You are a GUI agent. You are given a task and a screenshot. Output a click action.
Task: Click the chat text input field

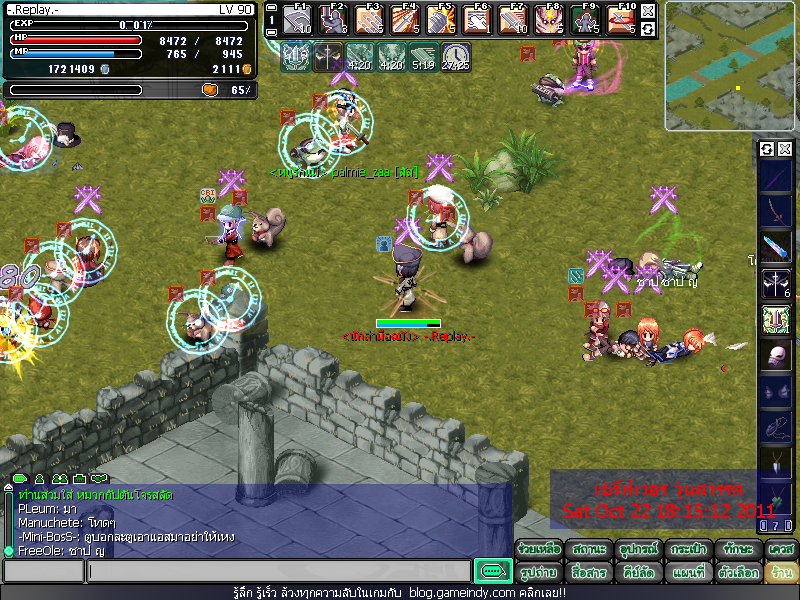click(278, 571)
